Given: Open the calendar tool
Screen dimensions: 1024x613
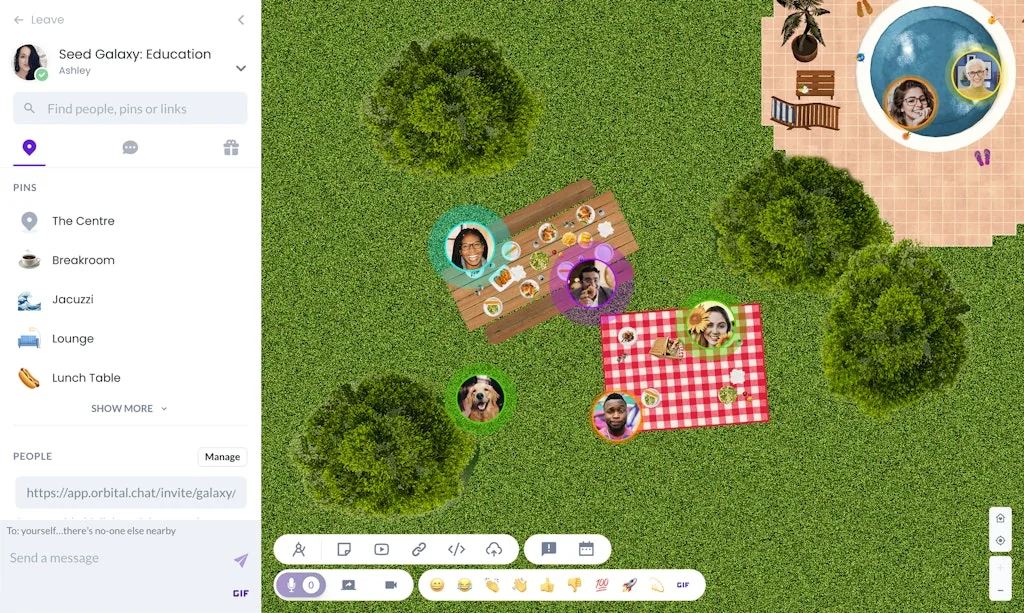Looking at the screenshot, I should point(586,549).
